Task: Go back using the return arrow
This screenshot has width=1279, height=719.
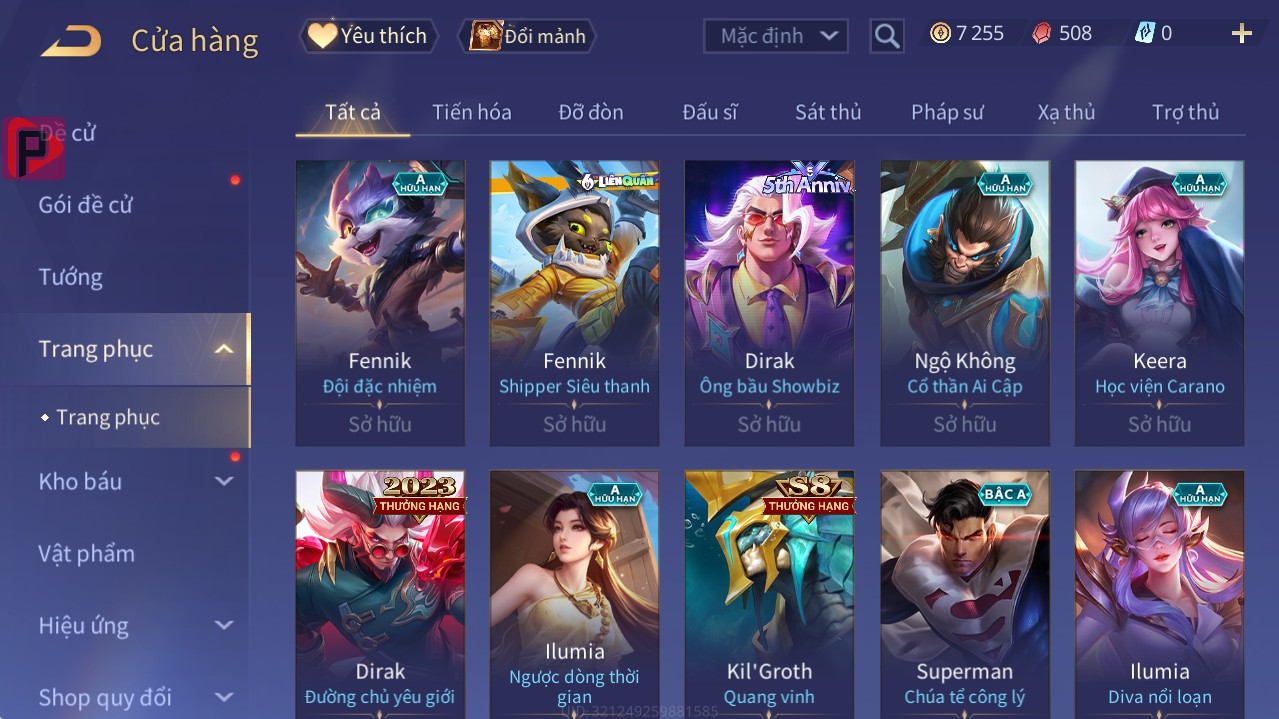Action: [71, 41]
